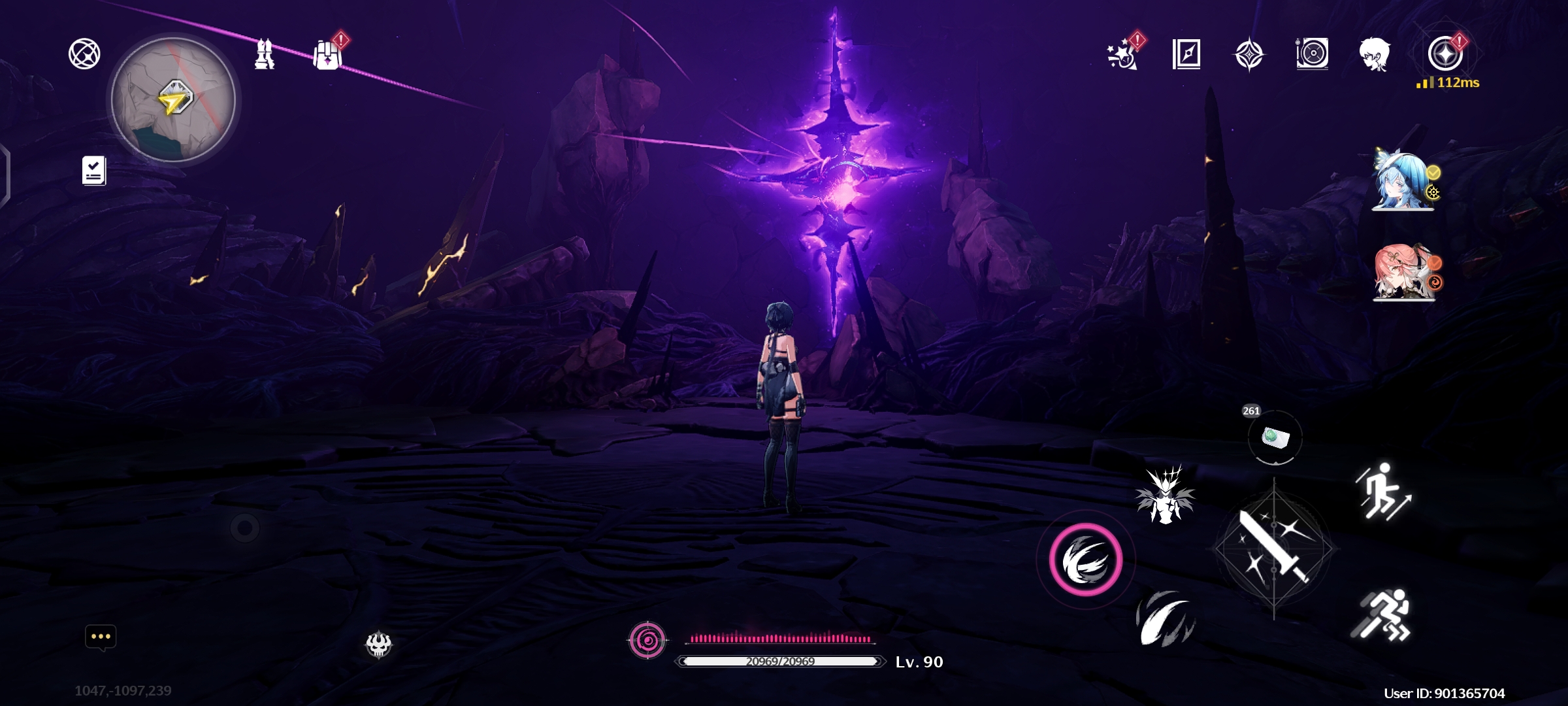1568x706 pixels.
Task: Open the chat speech bubble
Action: (101, 637)
